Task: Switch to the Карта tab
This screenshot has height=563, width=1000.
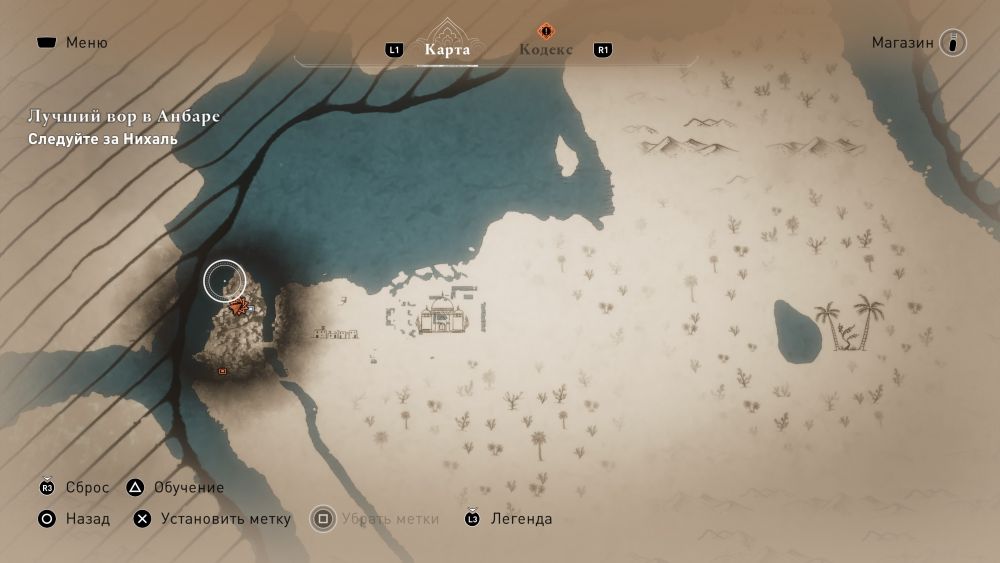Action: (x=447, y=50)
